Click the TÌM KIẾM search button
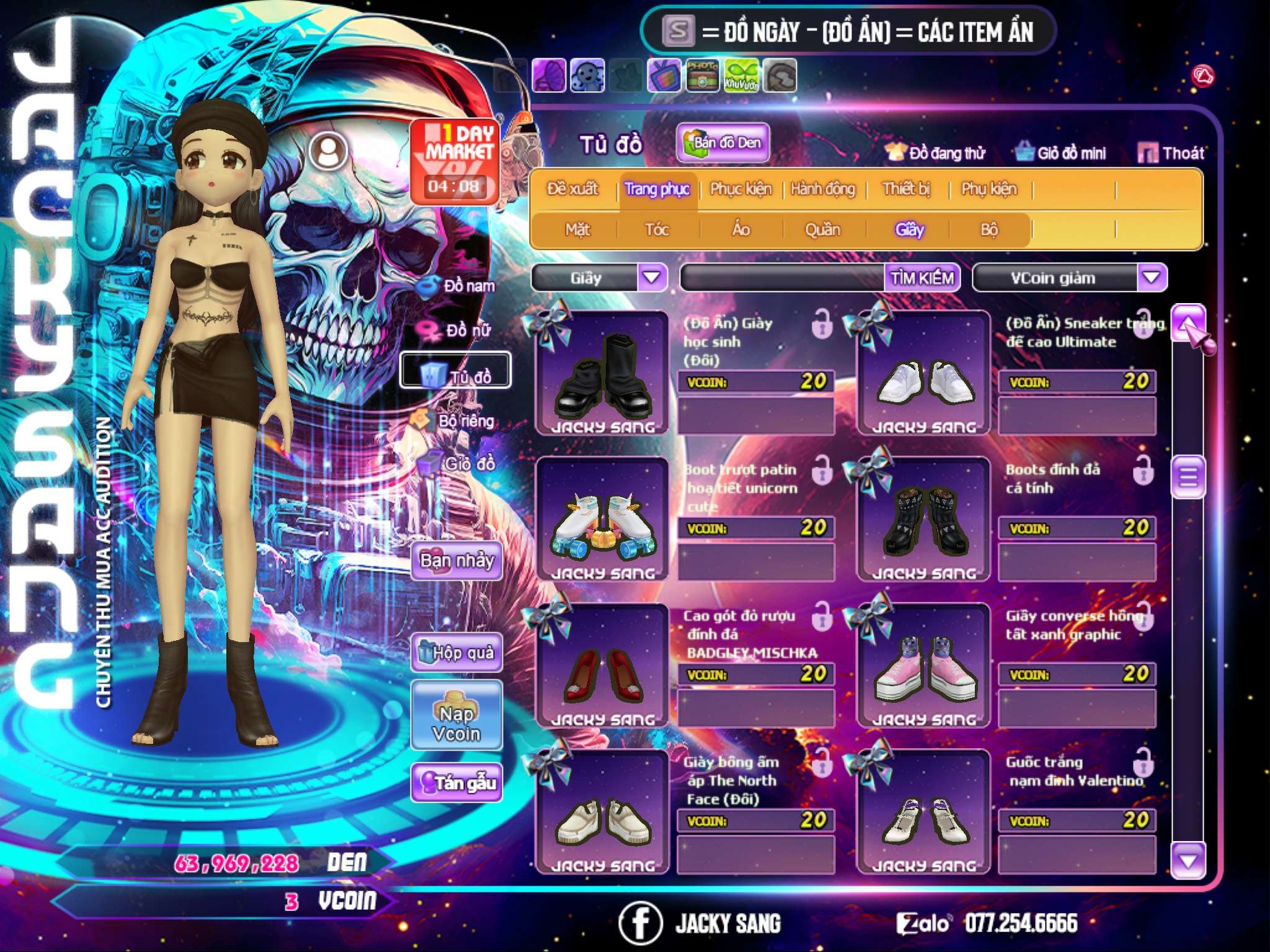The height and width of the screenshot is (952, 1270). point(922,278)
